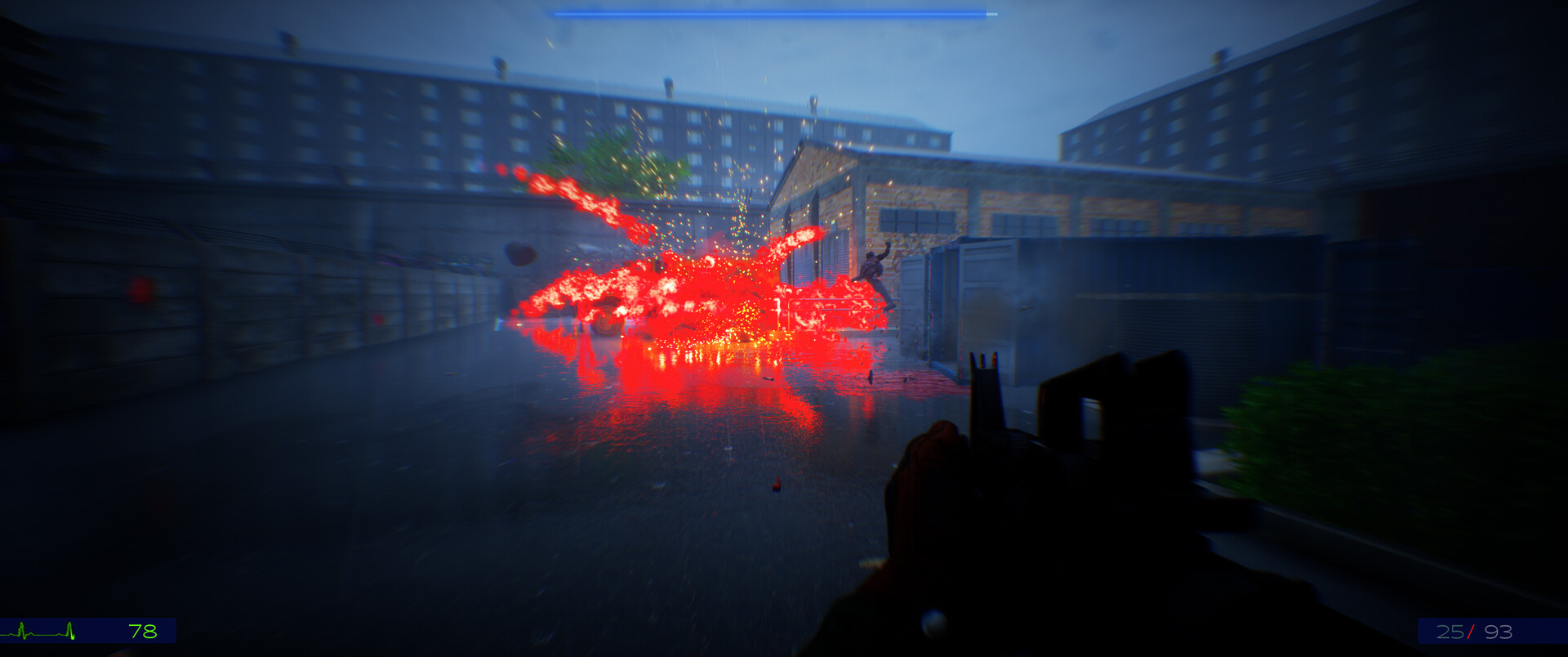The image size is (1568, 657).
Task: Click the blue objective bar at the top
Action: 776,14
